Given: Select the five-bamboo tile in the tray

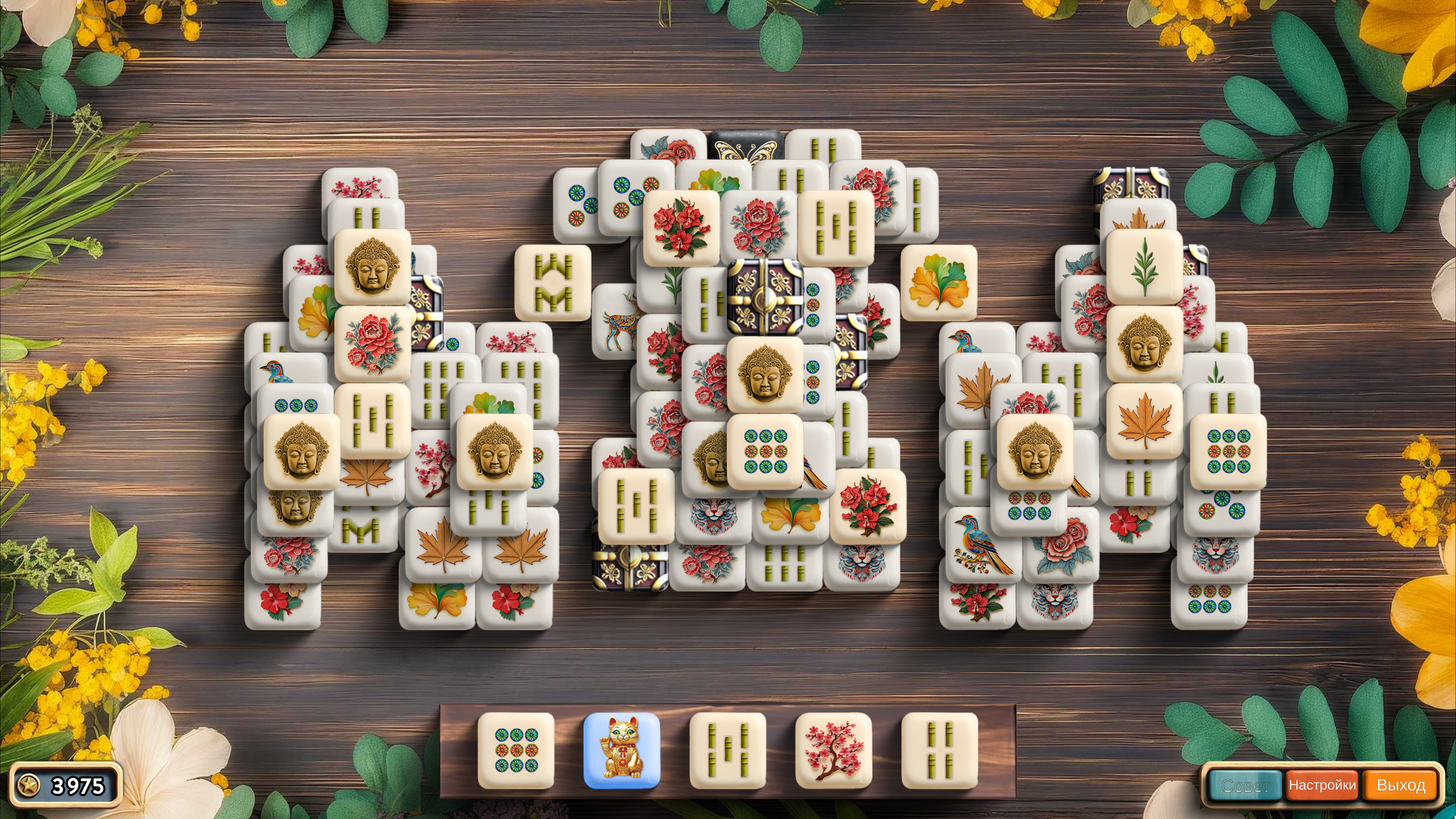Looking at the screenshot, I should tap(727, 750).
